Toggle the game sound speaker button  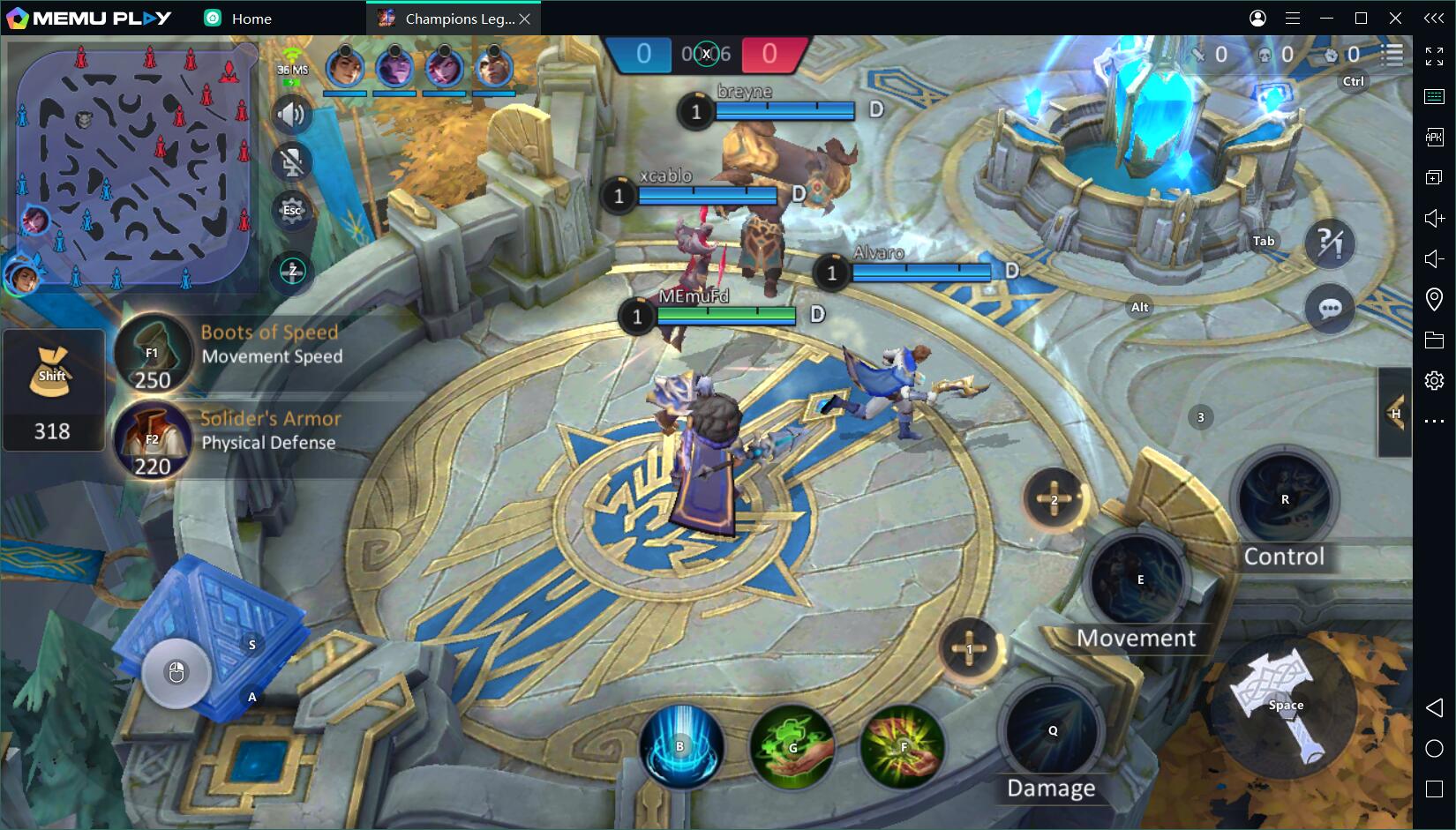pos(291,115)
